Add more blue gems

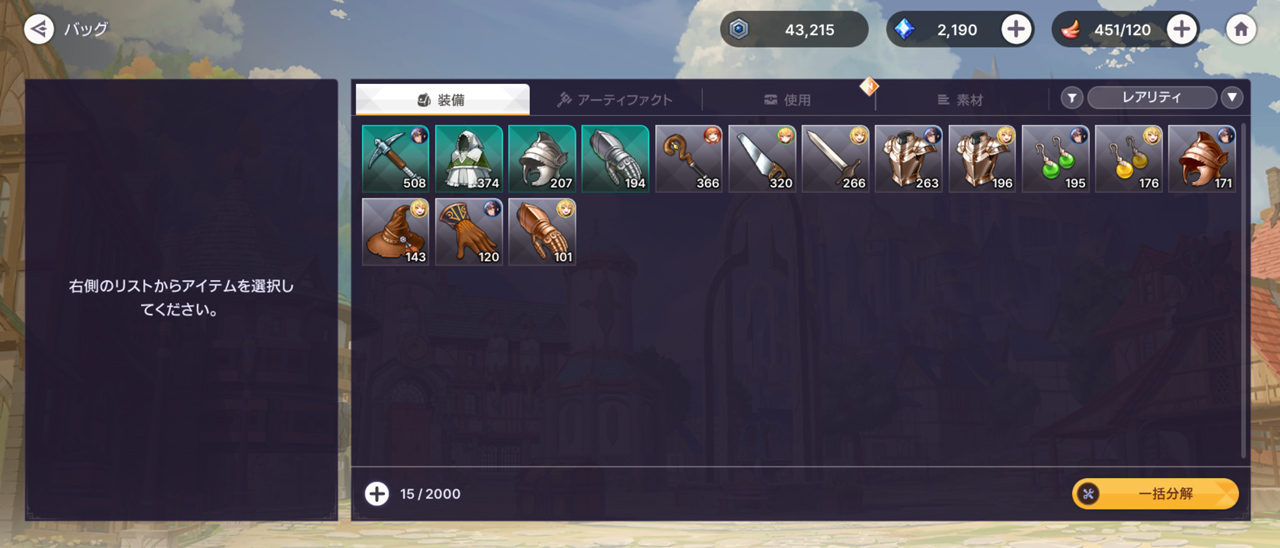point(1016,29)
